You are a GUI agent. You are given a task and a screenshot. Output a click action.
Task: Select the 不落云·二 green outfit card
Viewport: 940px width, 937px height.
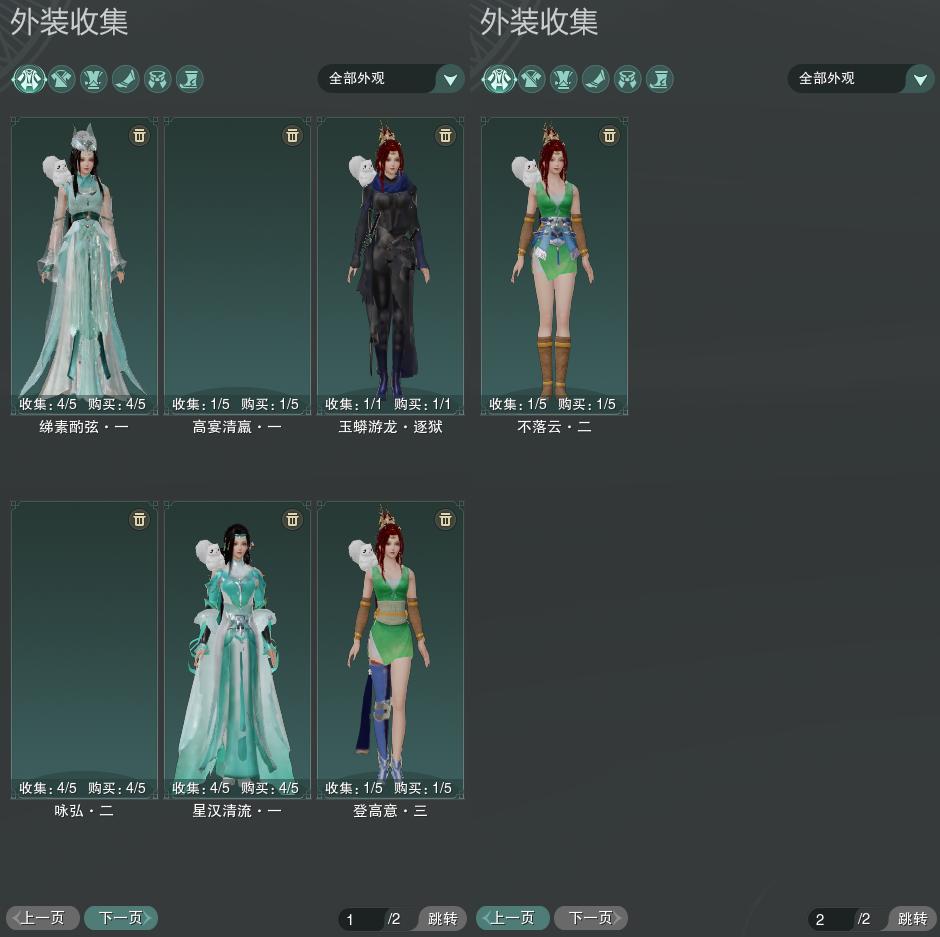(x=554, y=260)
